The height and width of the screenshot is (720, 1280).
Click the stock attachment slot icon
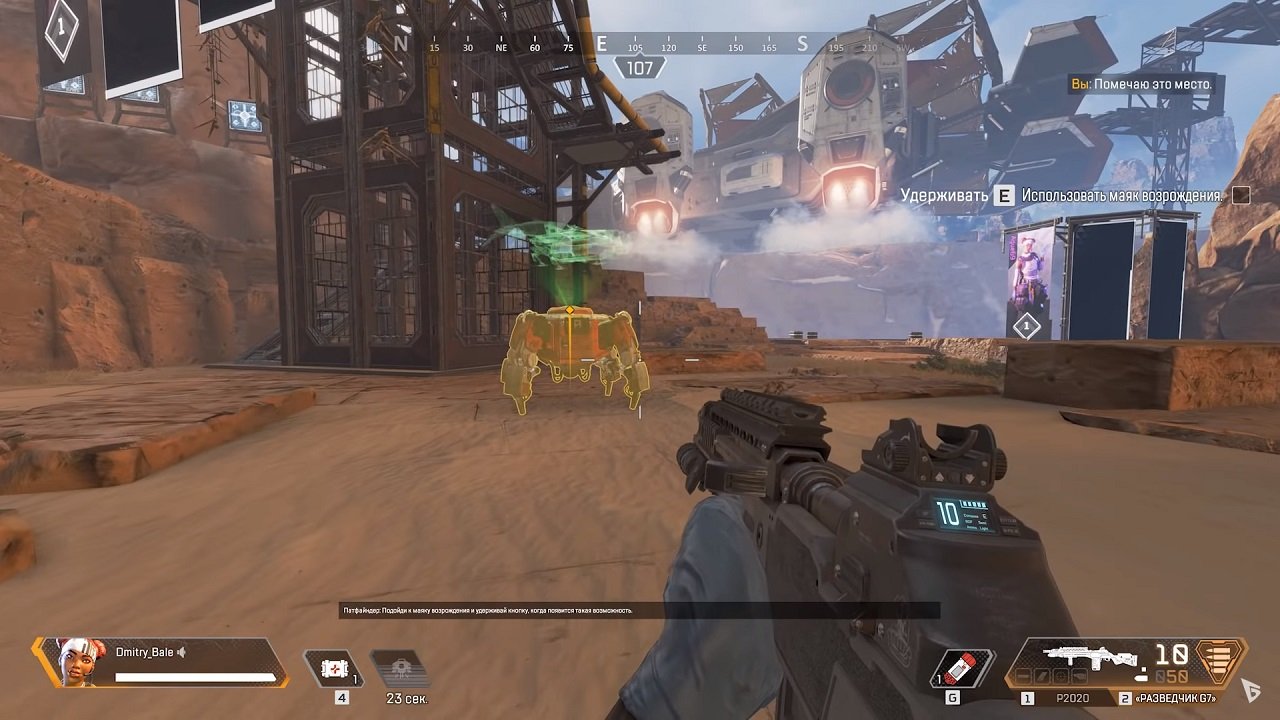click(1080, 677)
